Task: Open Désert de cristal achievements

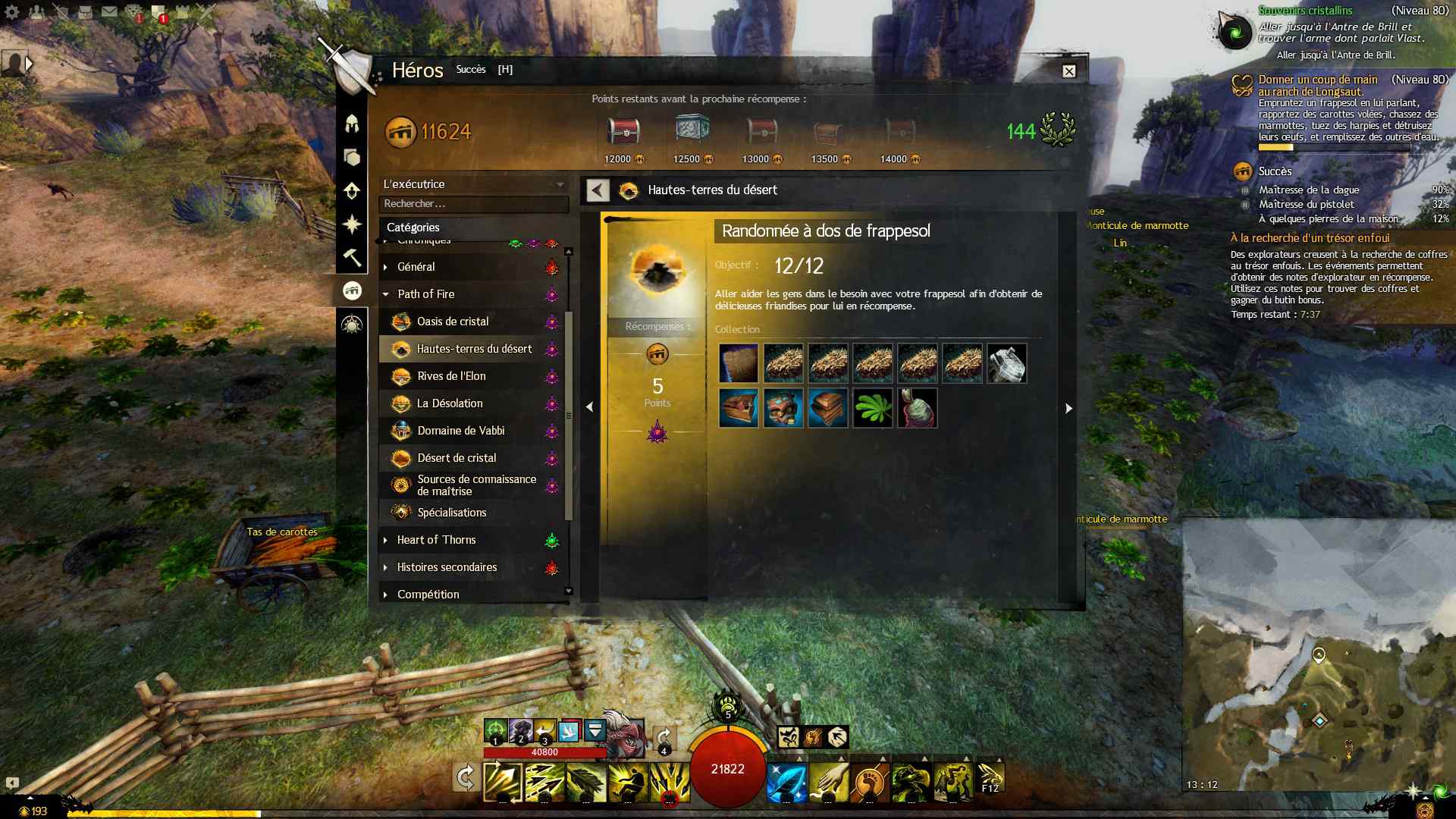Action: pos(457,458)
